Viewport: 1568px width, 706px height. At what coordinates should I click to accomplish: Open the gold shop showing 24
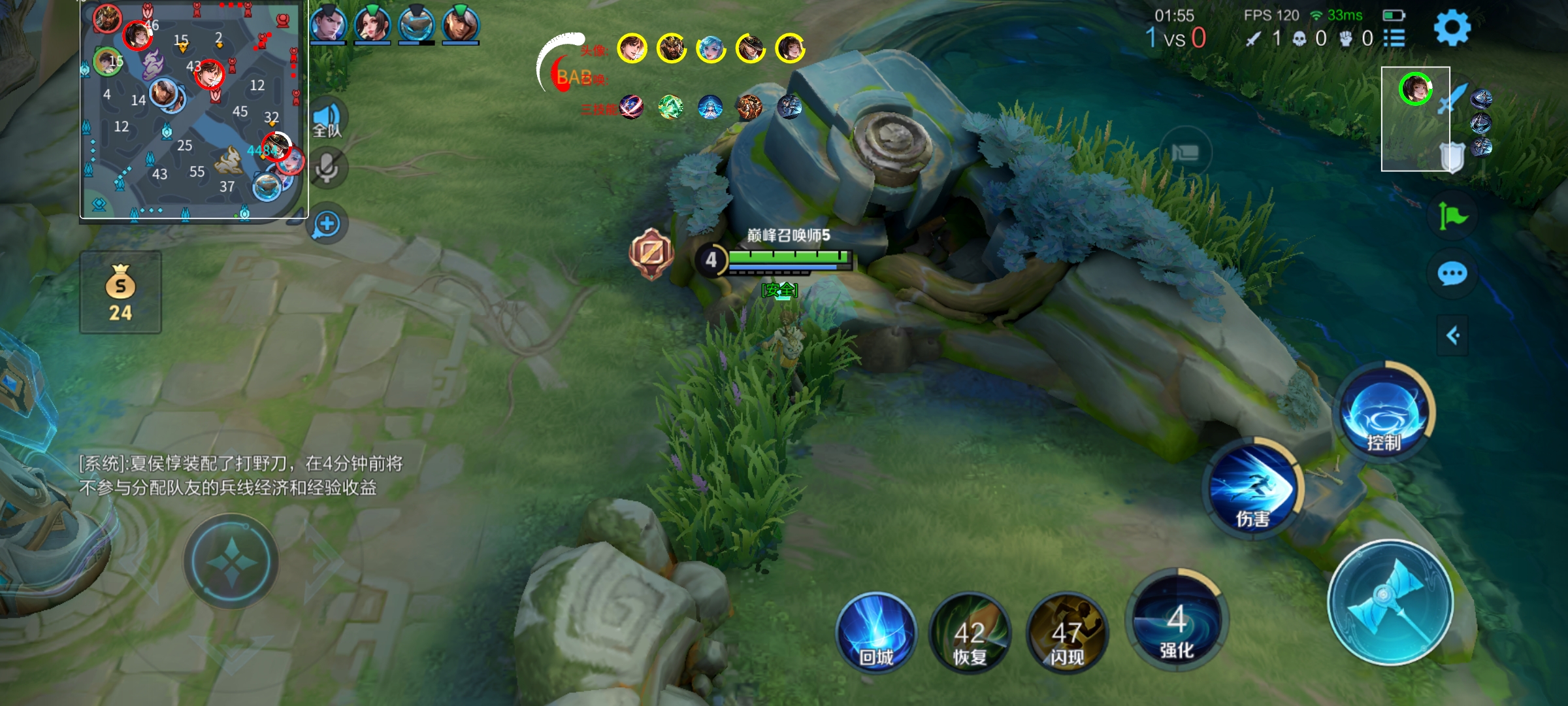click(x=120, y=292)
